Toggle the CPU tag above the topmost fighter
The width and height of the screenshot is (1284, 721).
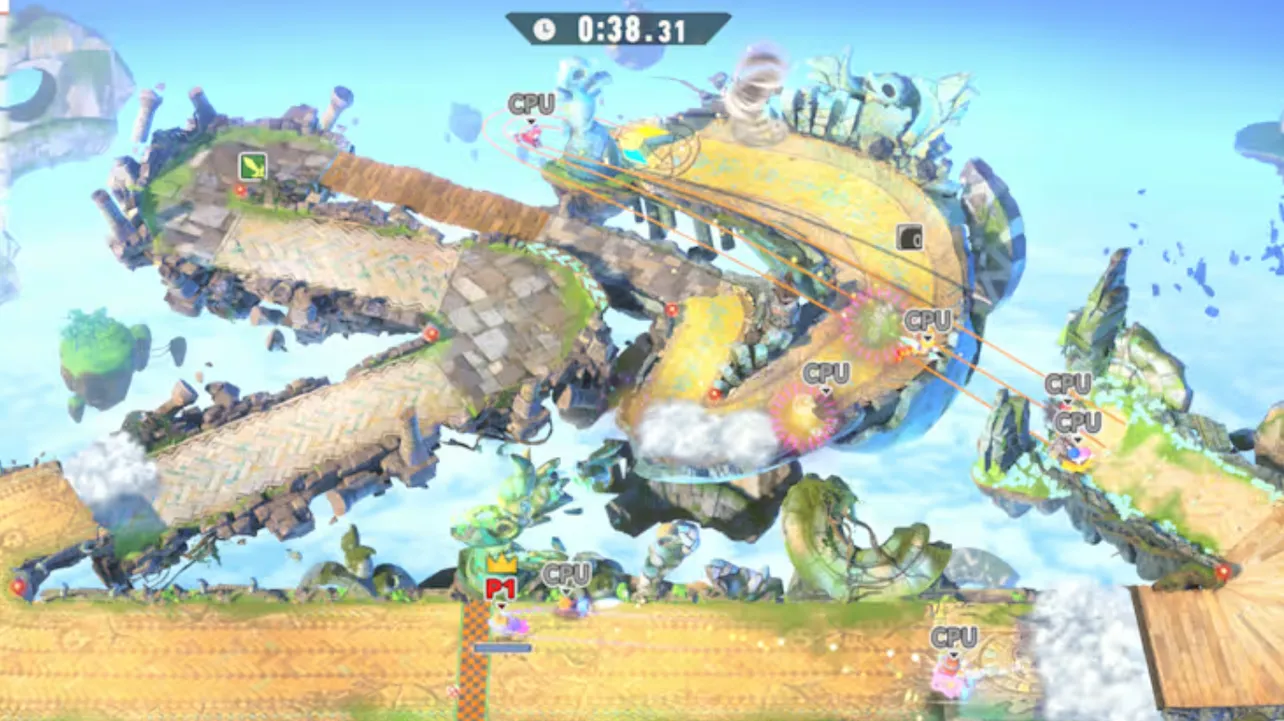point(530,101)
